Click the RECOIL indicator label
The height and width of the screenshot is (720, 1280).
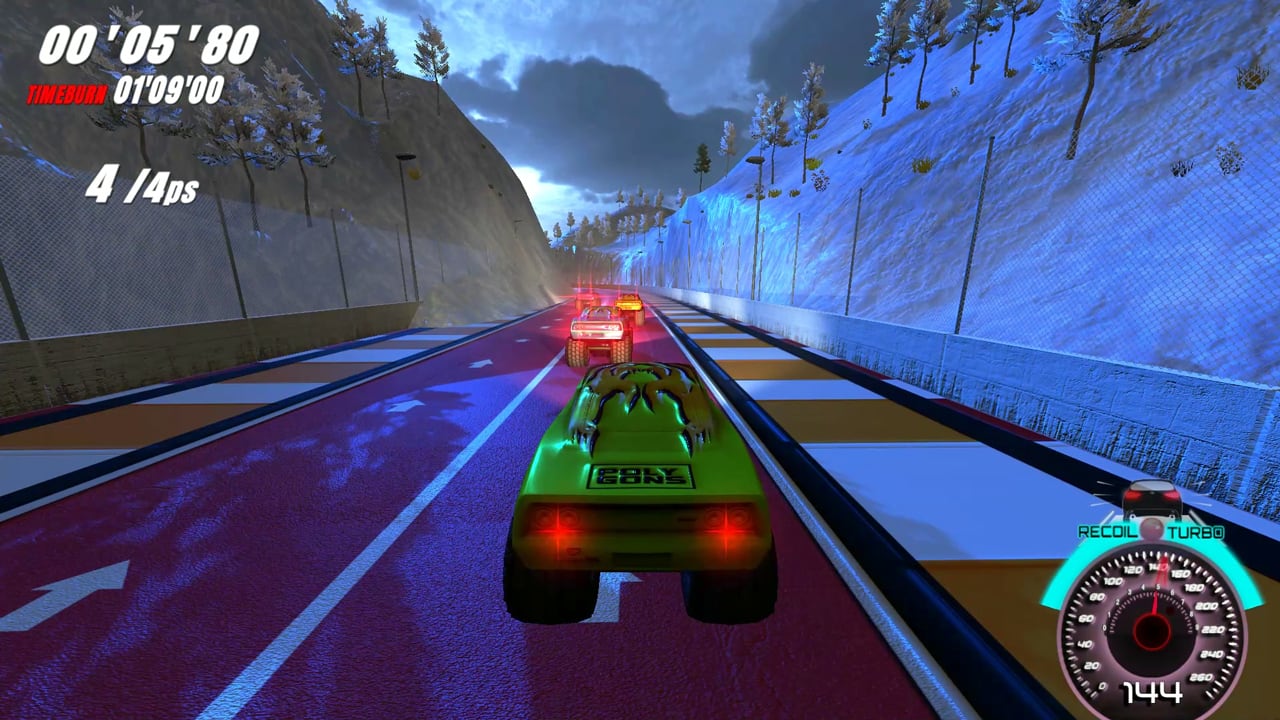click(1107, 530)
